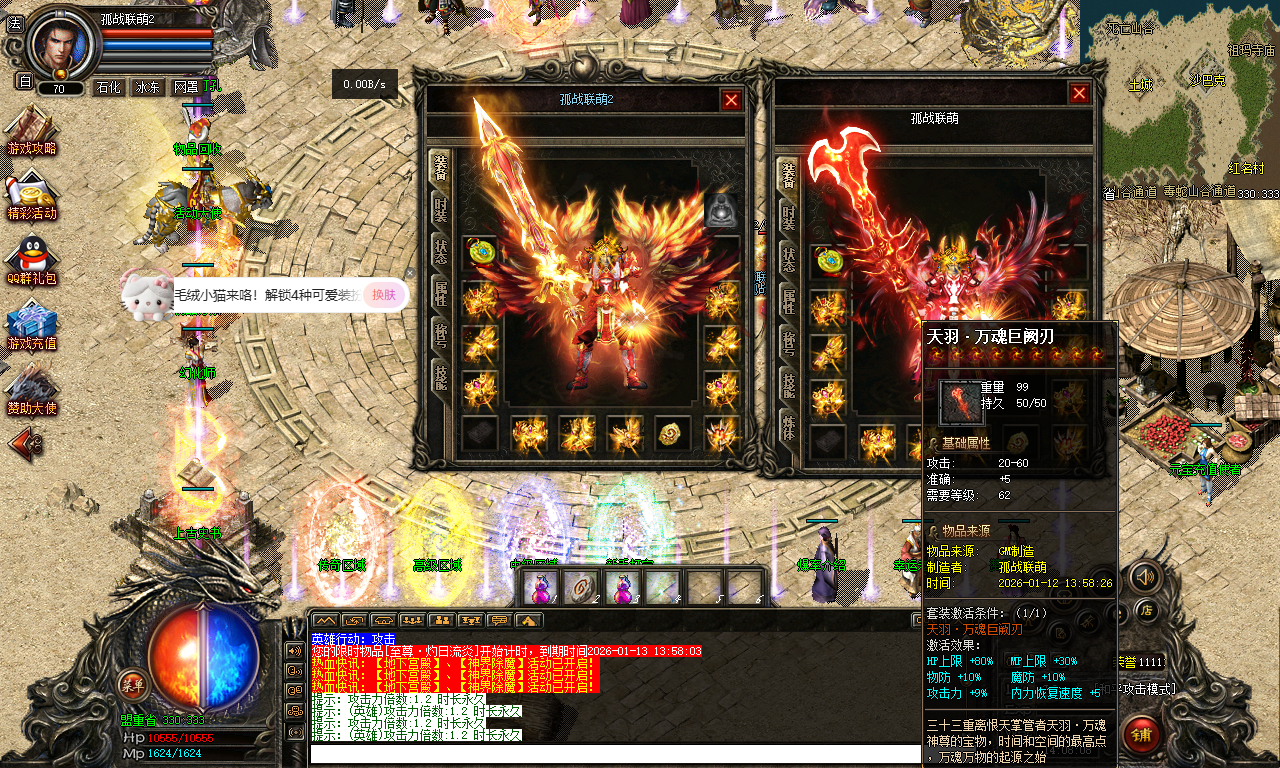Image resolution: width=1280 pixels, height=768 pixels.
Task: Click the chat text input box
Action: [615, 753]
